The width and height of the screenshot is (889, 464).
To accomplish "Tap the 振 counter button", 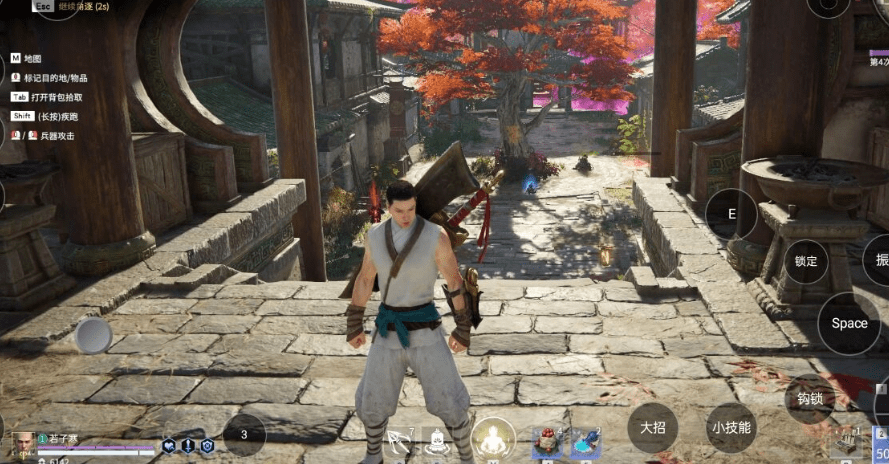I will tap(879, 260).
